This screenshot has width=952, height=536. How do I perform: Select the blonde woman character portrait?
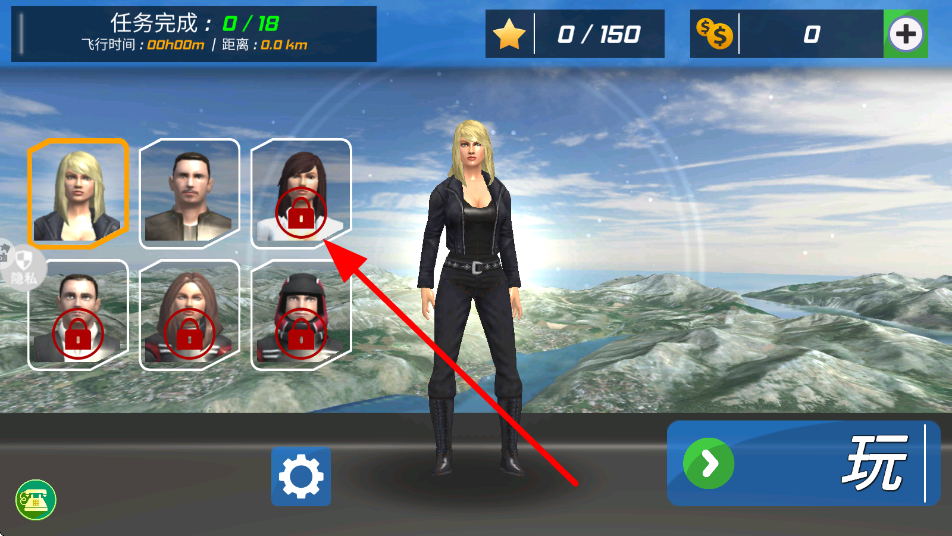click(78, 193)
